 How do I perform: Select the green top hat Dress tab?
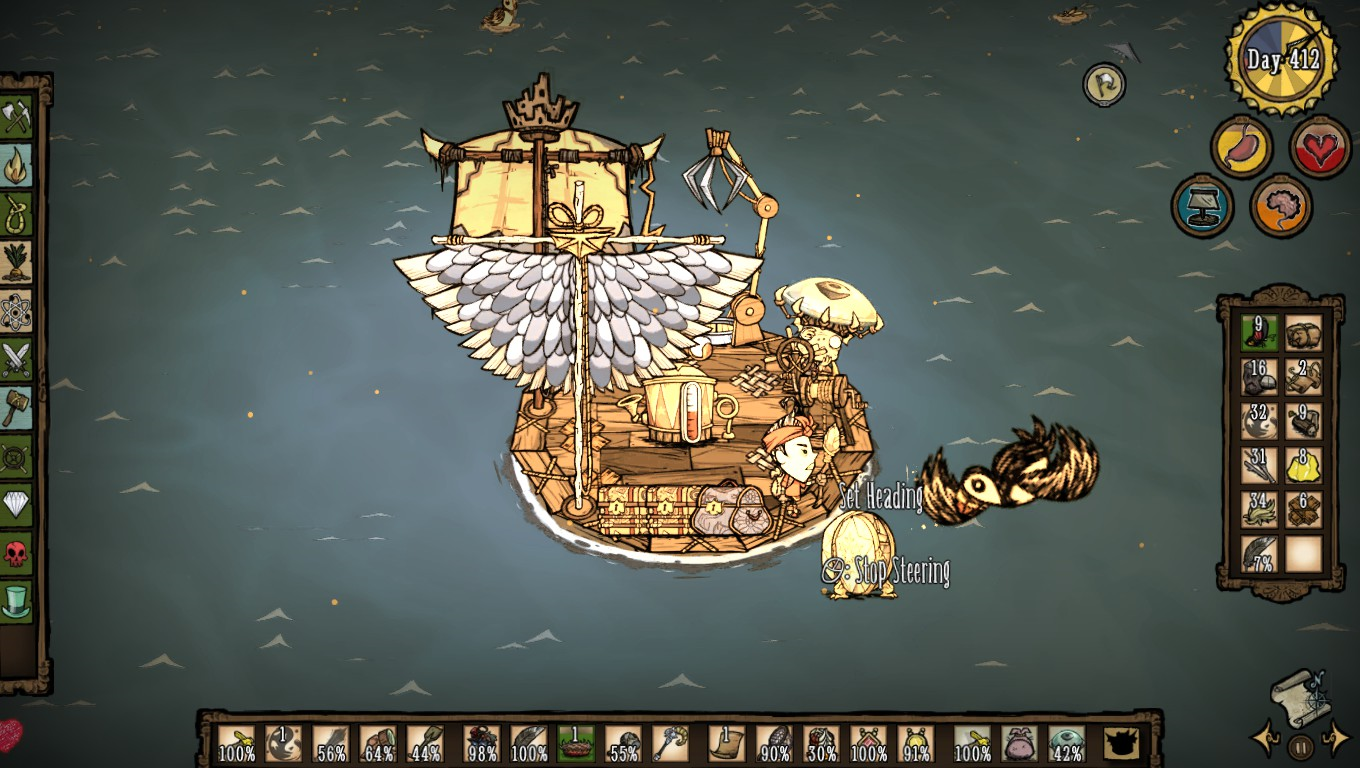coord(16,600)
